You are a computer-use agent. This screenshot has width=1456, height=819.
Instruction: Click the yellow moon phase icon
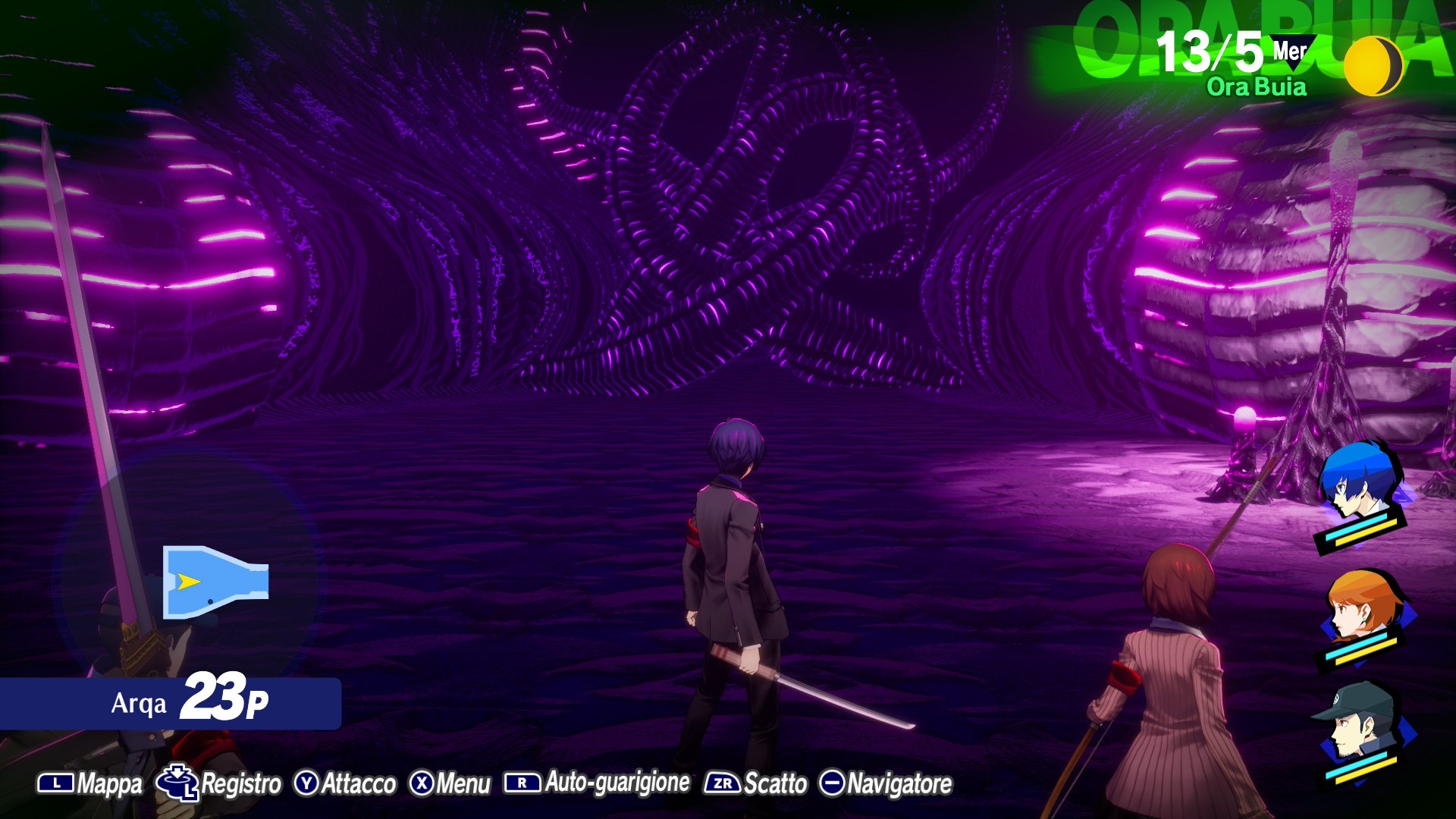point(1373,67)
